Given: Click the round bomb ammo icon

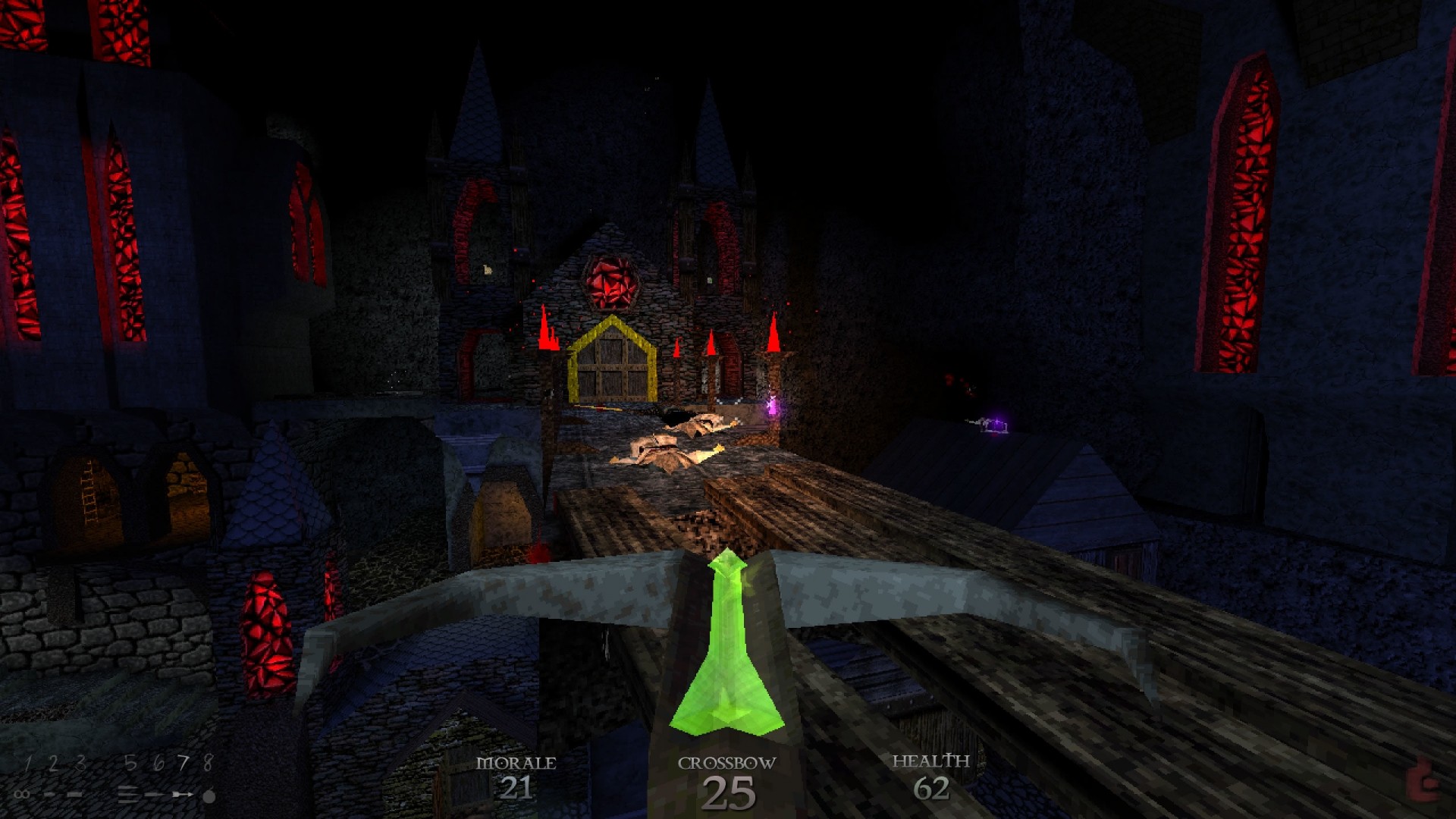Looking at the screenshot, I should coord(209,796).
